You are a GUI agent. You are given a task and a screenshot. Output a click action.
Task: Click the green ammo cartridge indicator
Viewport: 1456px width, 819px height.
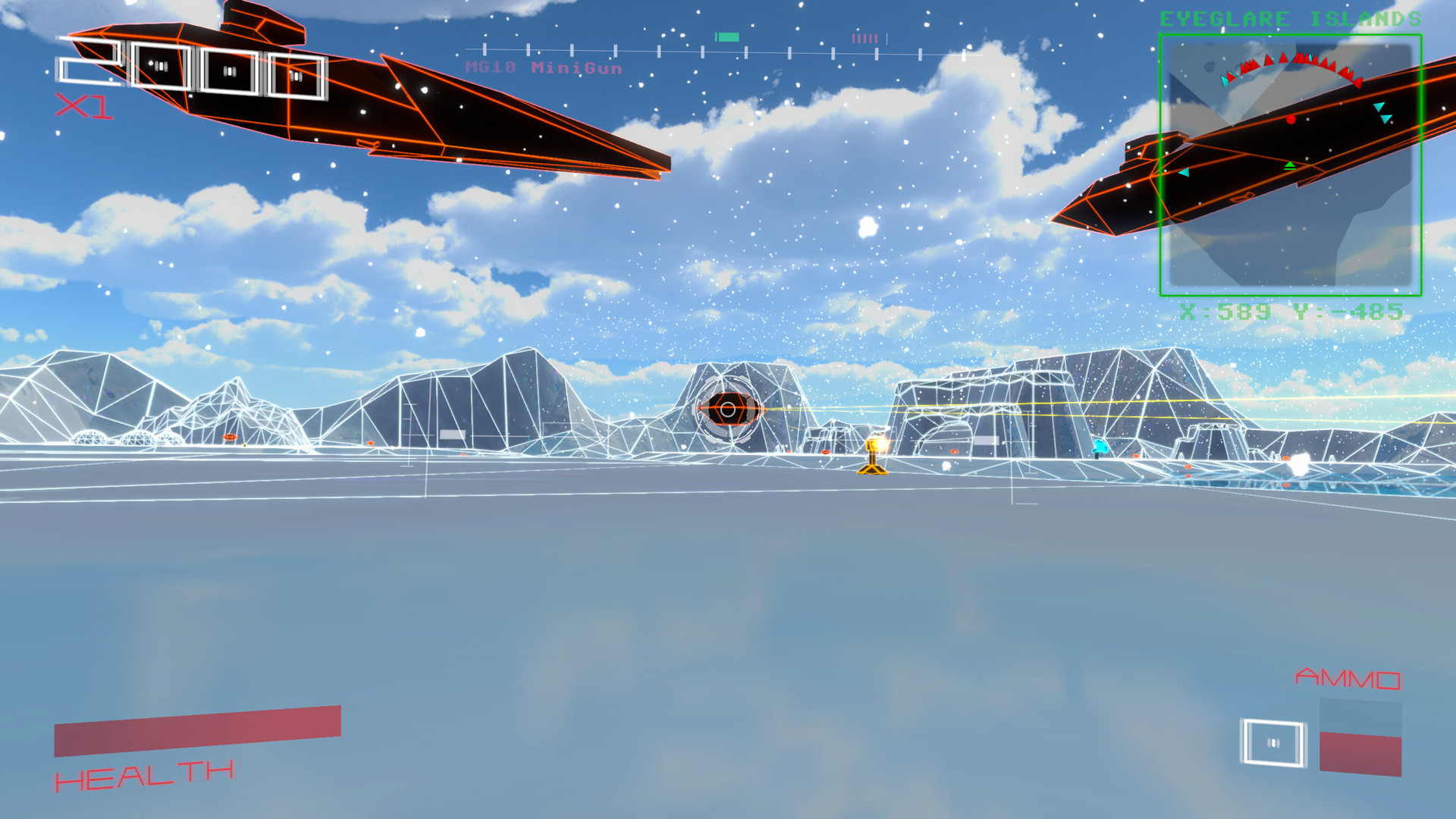(726, 35)
